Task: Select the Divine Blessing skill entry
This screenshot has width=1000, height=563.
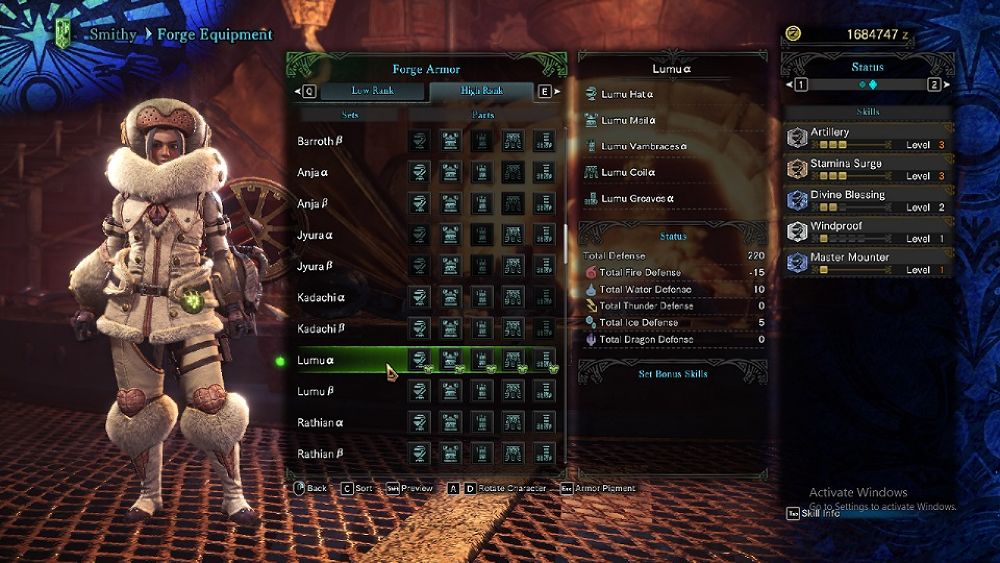Action: [x=866, y=200]
